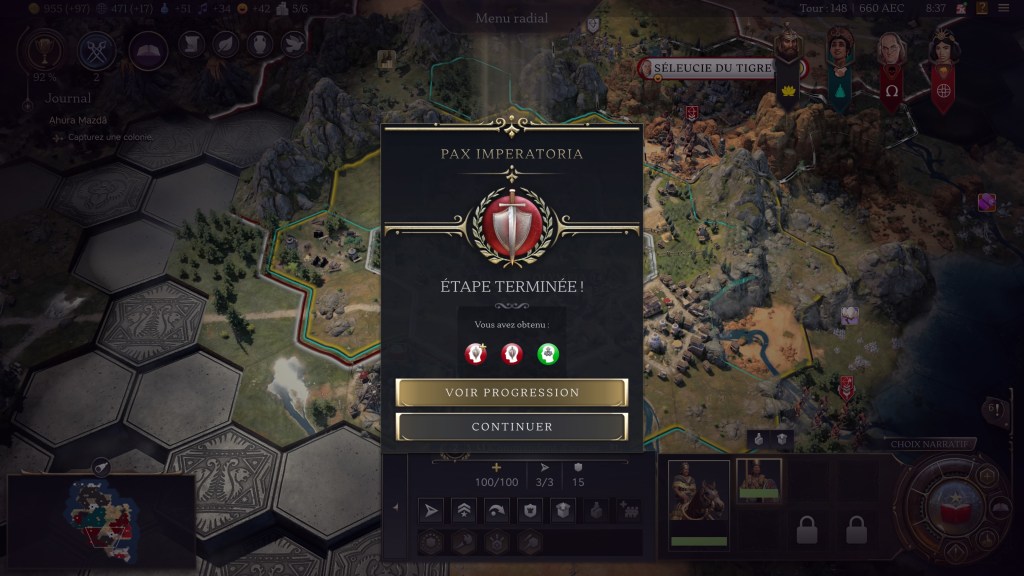Open the leader portrait with lotus banner
The width and height of the screenshot is (1024, 576).
[x=790, y=62]
